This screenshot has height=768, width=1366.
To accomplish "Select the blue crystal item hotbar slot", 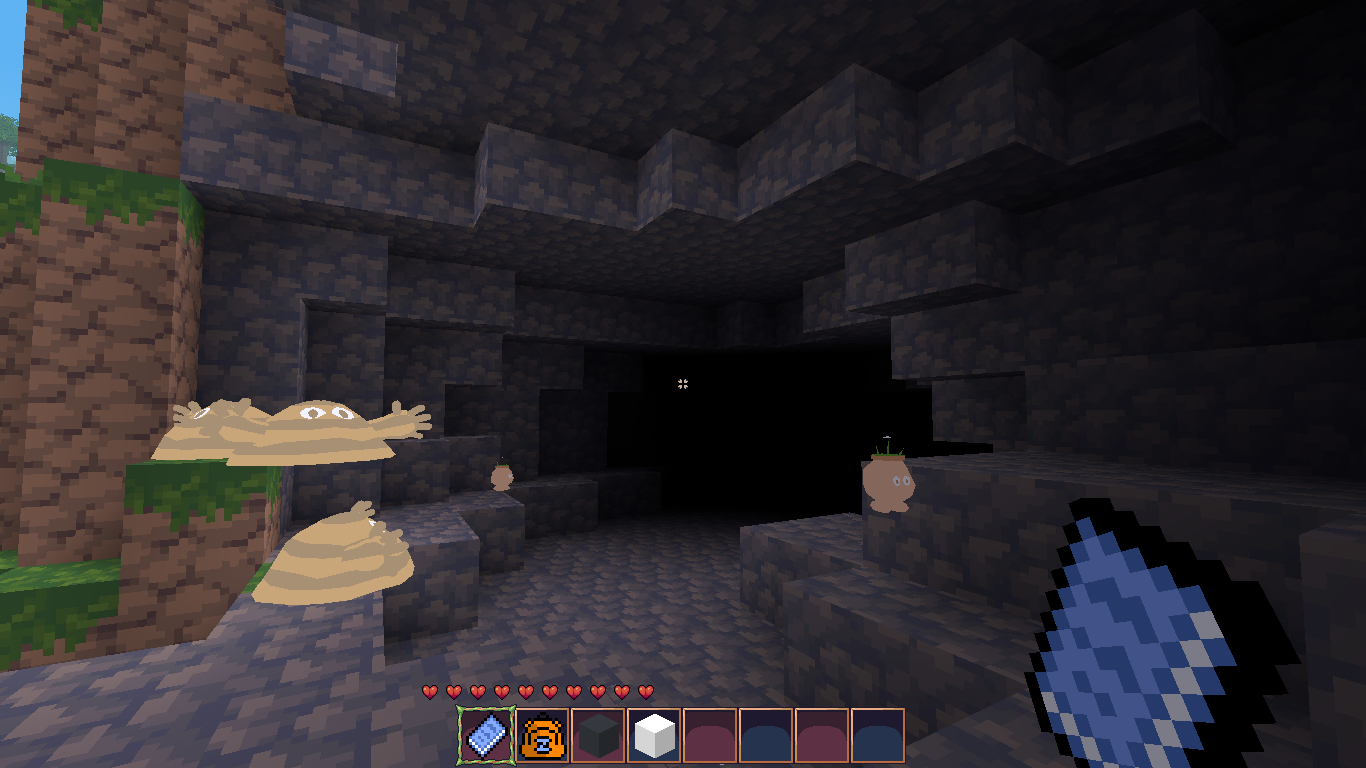I will tap(486, 736).
